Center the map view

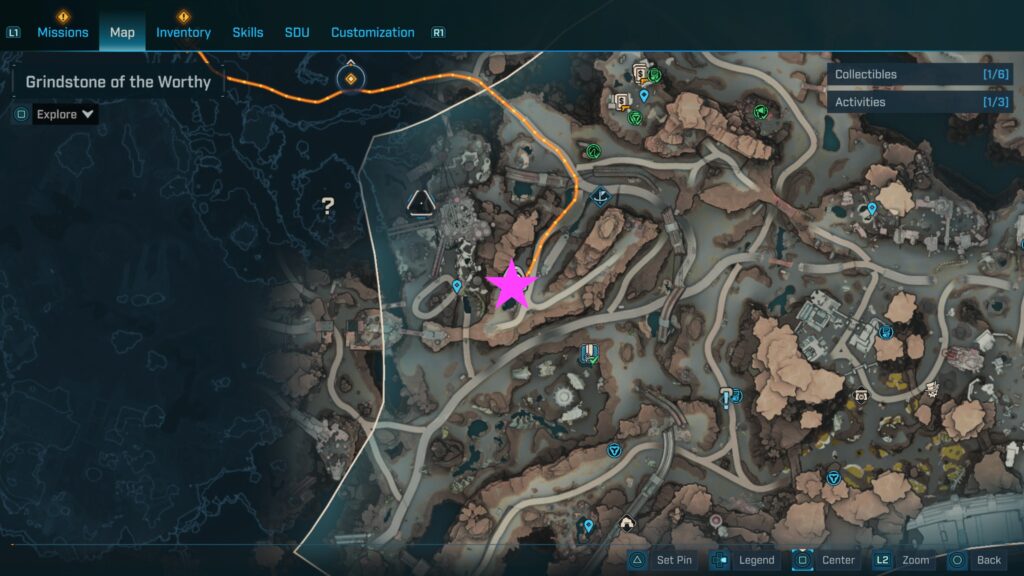click(x=826, y=560)
